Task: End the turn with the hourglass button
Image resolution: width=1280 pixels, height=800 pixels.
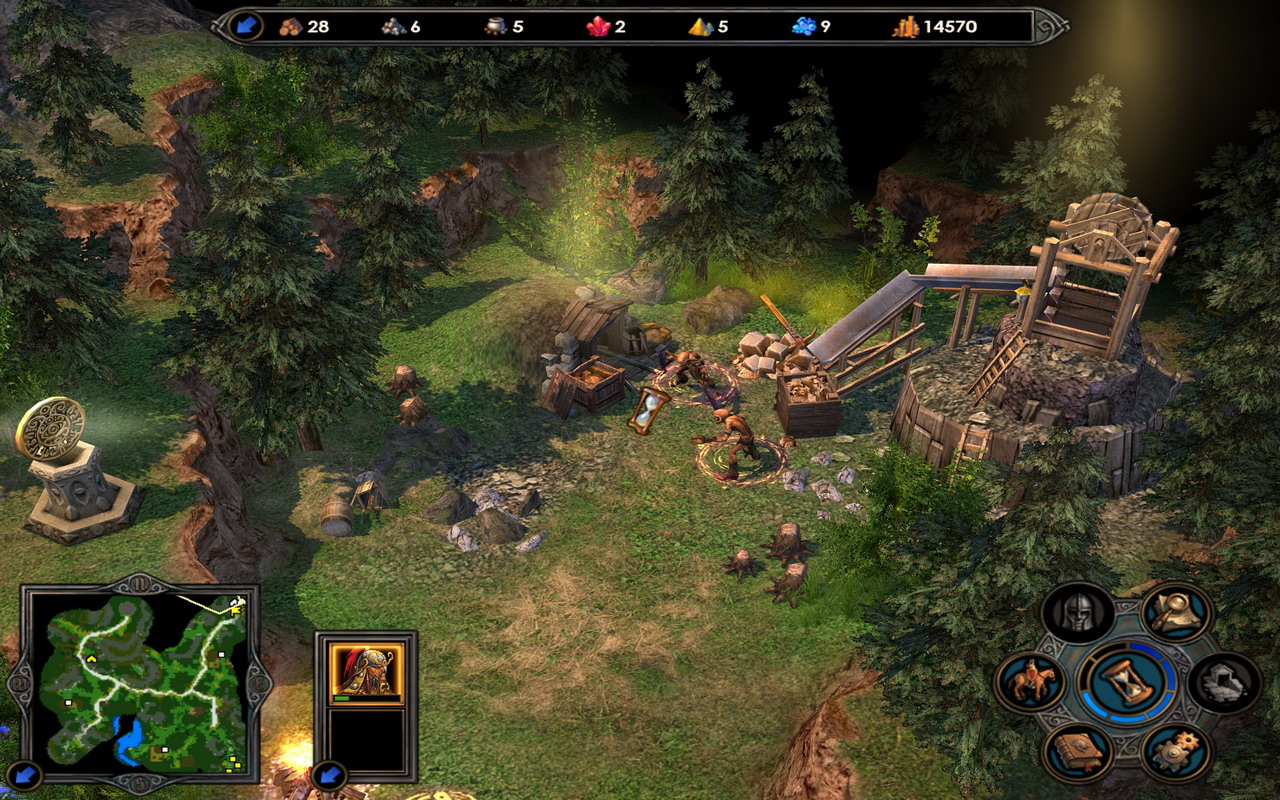Action: tap(1127, 683)
